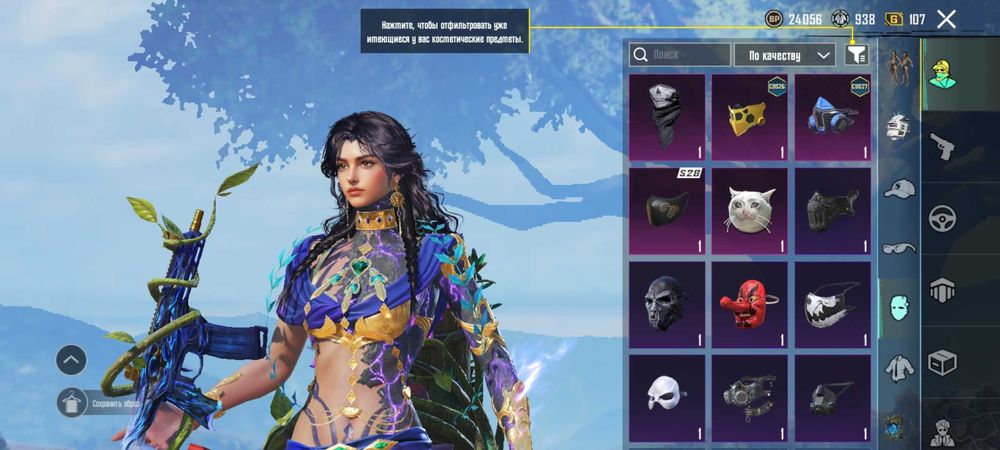Save the outfit with the hanger button
The width and height of the screenshot is (1000, 450).
[x=72, y=403]
